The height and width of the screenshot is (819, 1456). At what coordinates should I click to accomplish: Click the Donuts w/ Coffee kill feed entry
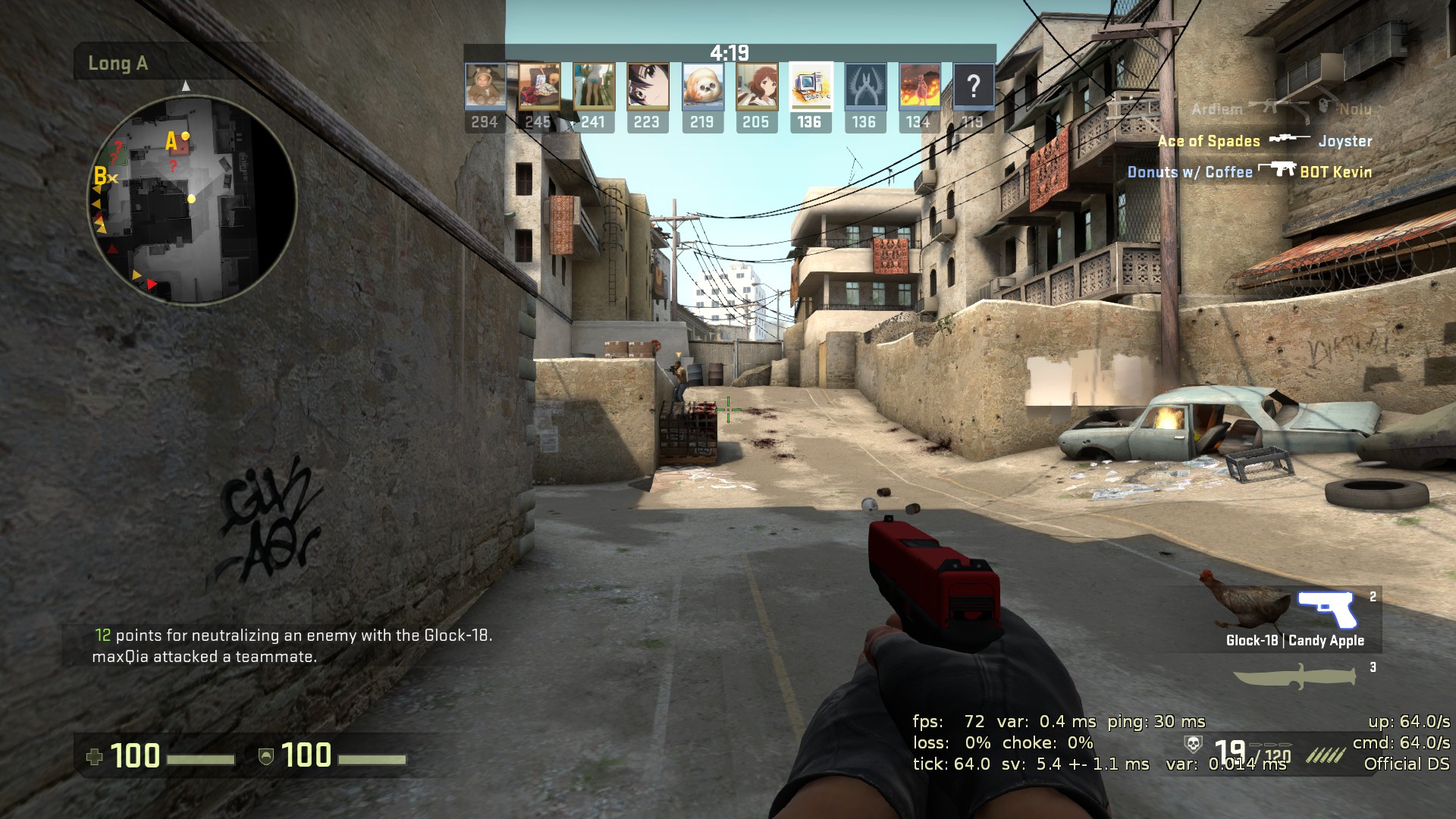click(x=1249, y=172)
